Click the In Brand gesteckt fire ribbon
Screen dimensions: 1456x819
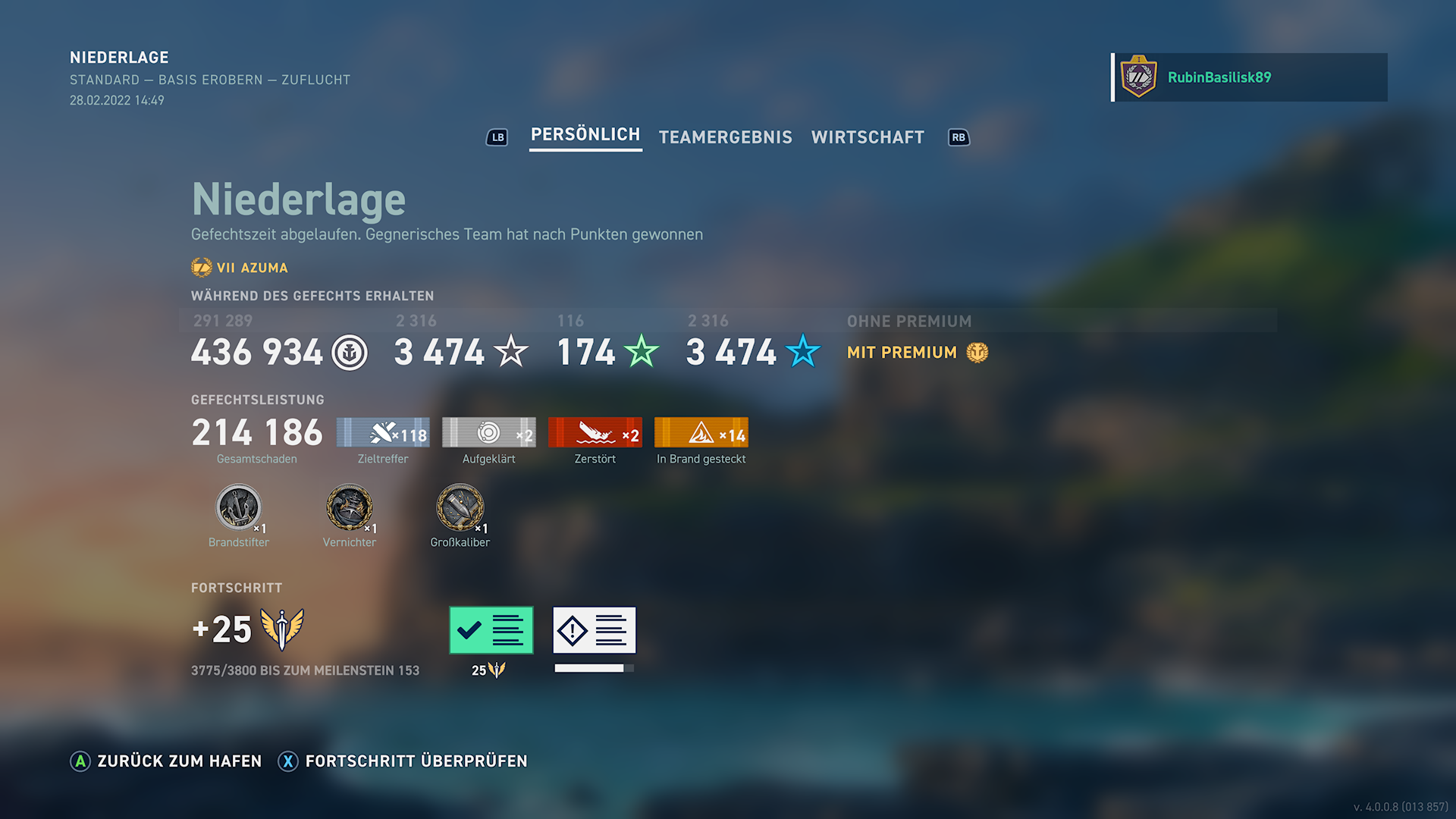[701, 433]
